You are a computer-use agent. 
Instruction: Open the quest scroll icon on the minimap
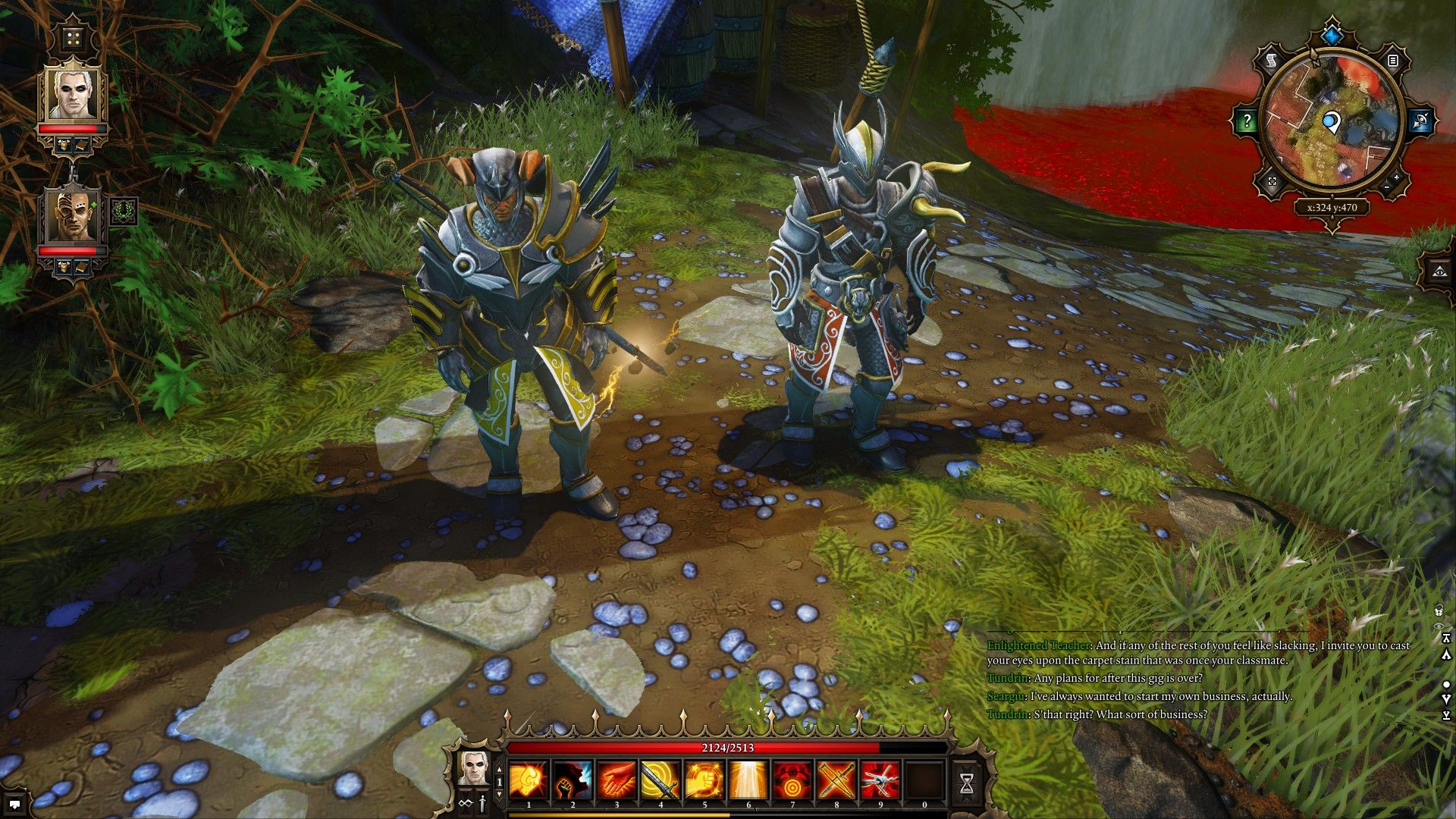pyautogui.click(x=1270, y=60)
